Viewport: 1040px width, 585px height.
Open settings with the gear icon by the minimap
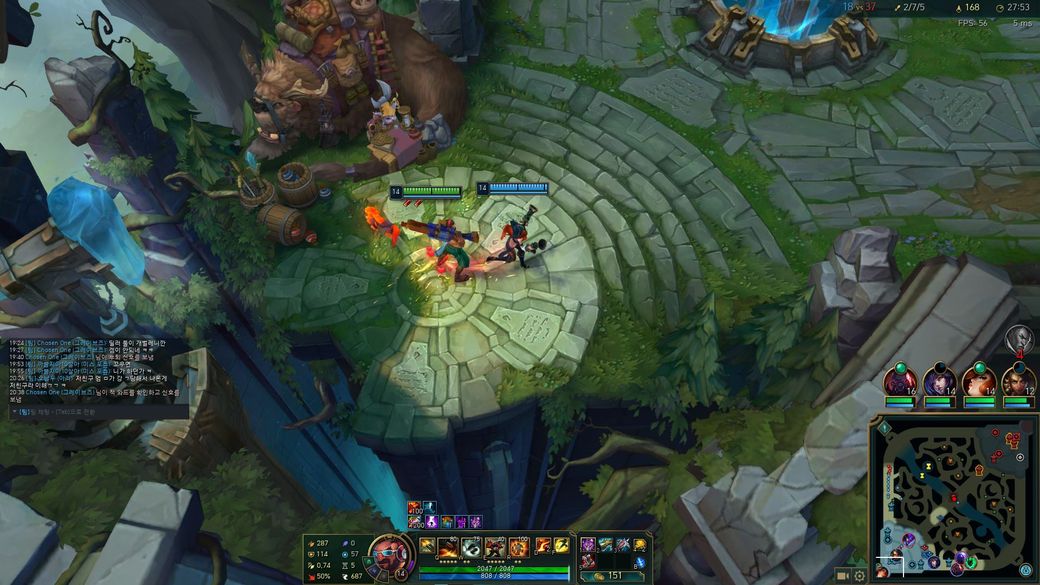[859, 576]
